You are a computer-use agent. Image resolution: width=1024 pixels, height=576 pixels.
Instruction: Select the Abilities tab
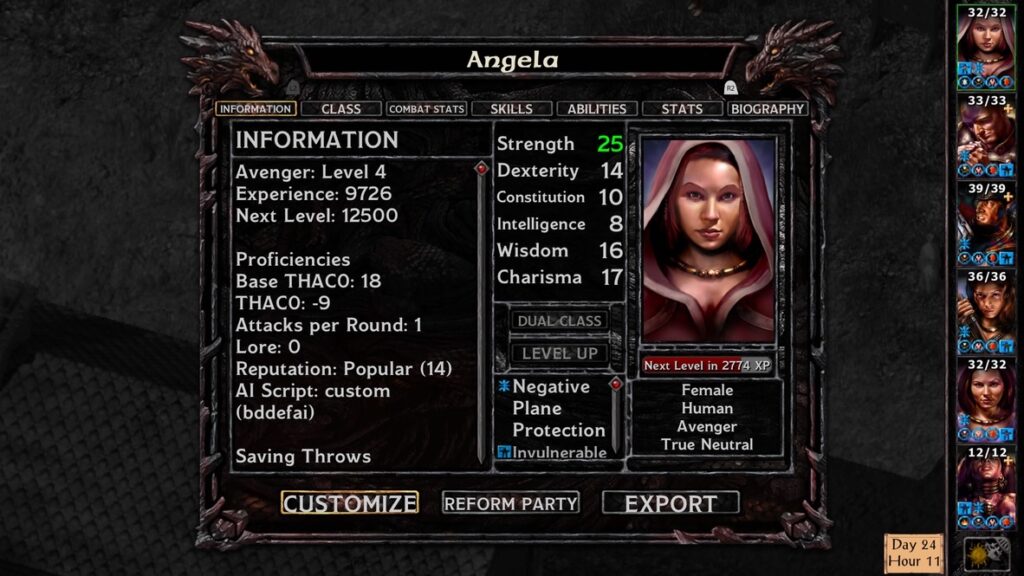[597, 108]
